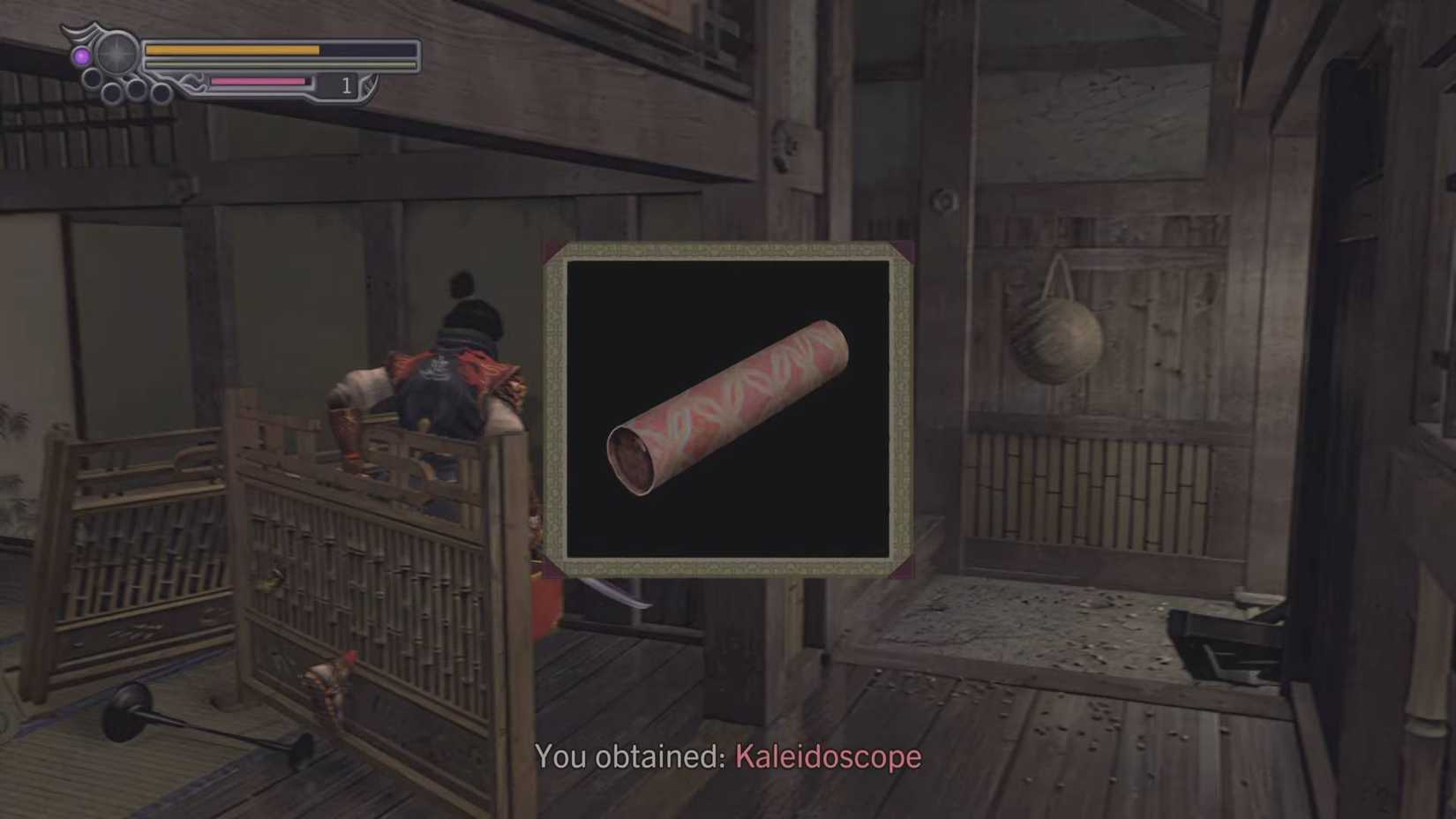The height and width of the screenshot is (819, 1456).
Task: Click the ornate border of the item popup
Action: (728, 249)
